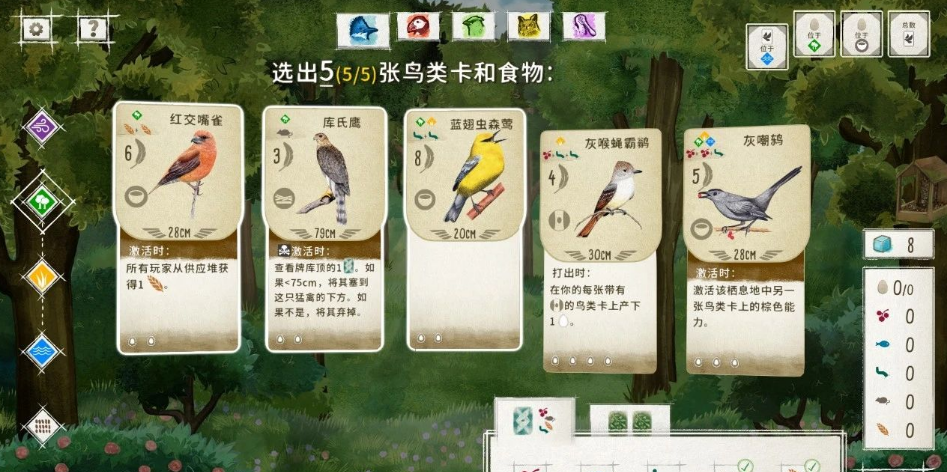Image resolution: width=947 pixels, height=472 pixels.
Task: Open the bottom dotted-grid diamond icon
Action: [x=42, y=426]
